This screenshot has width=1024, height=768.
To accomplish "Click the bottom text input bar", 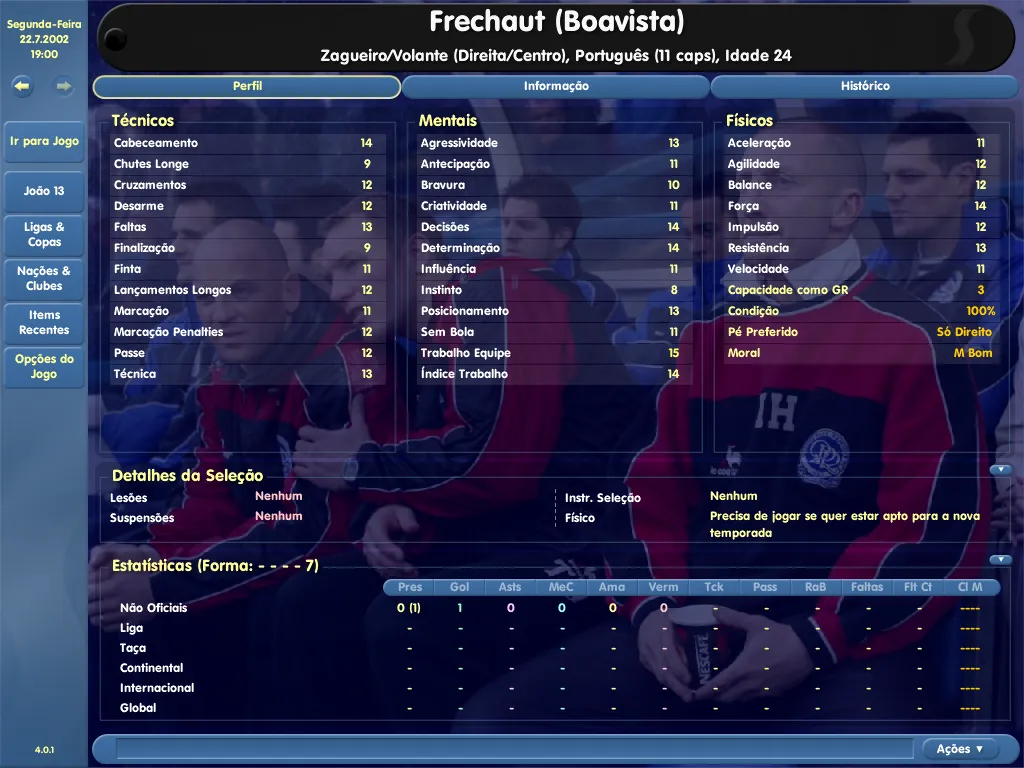I will coord(514,749).
